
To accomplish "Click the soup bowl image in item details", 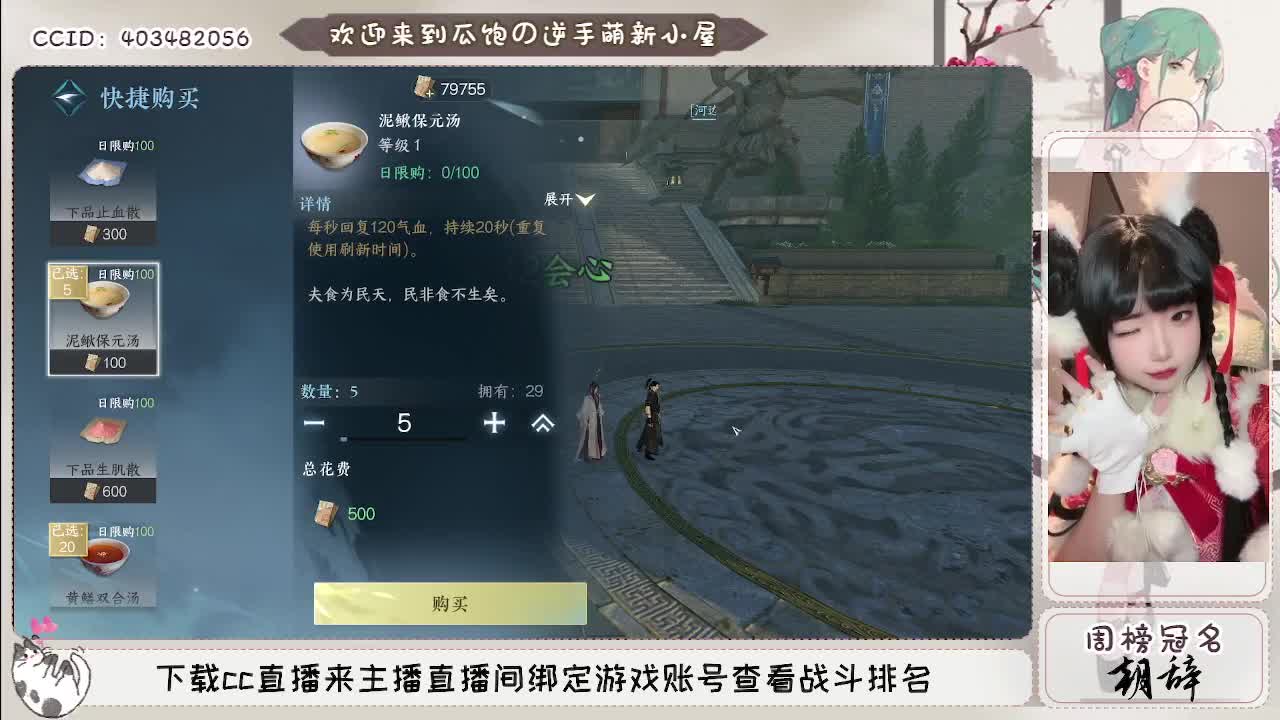I will click(333, 140).
